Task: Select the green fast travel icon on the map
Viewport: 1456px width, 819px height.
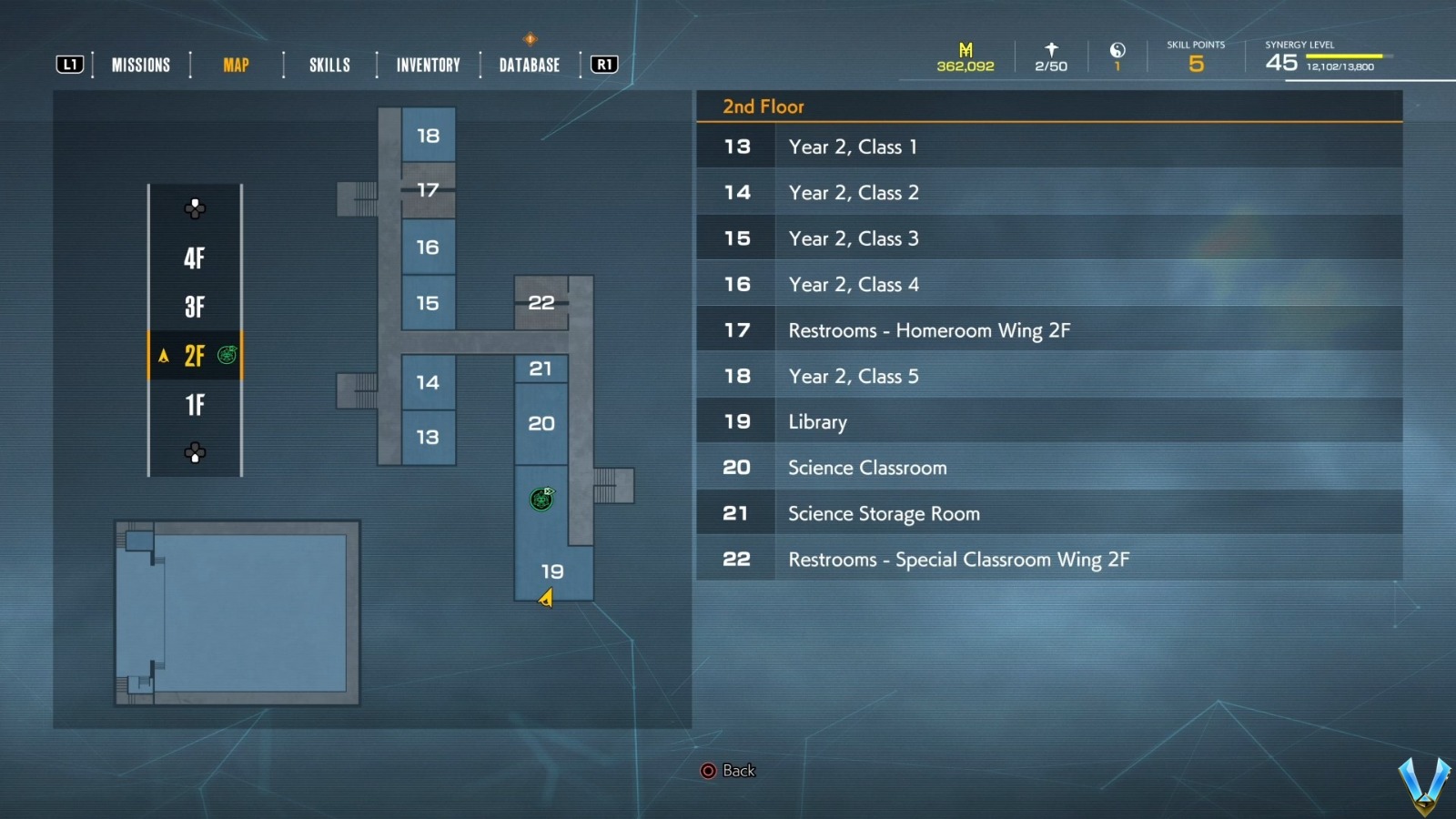Action: [x=542, y=500]
